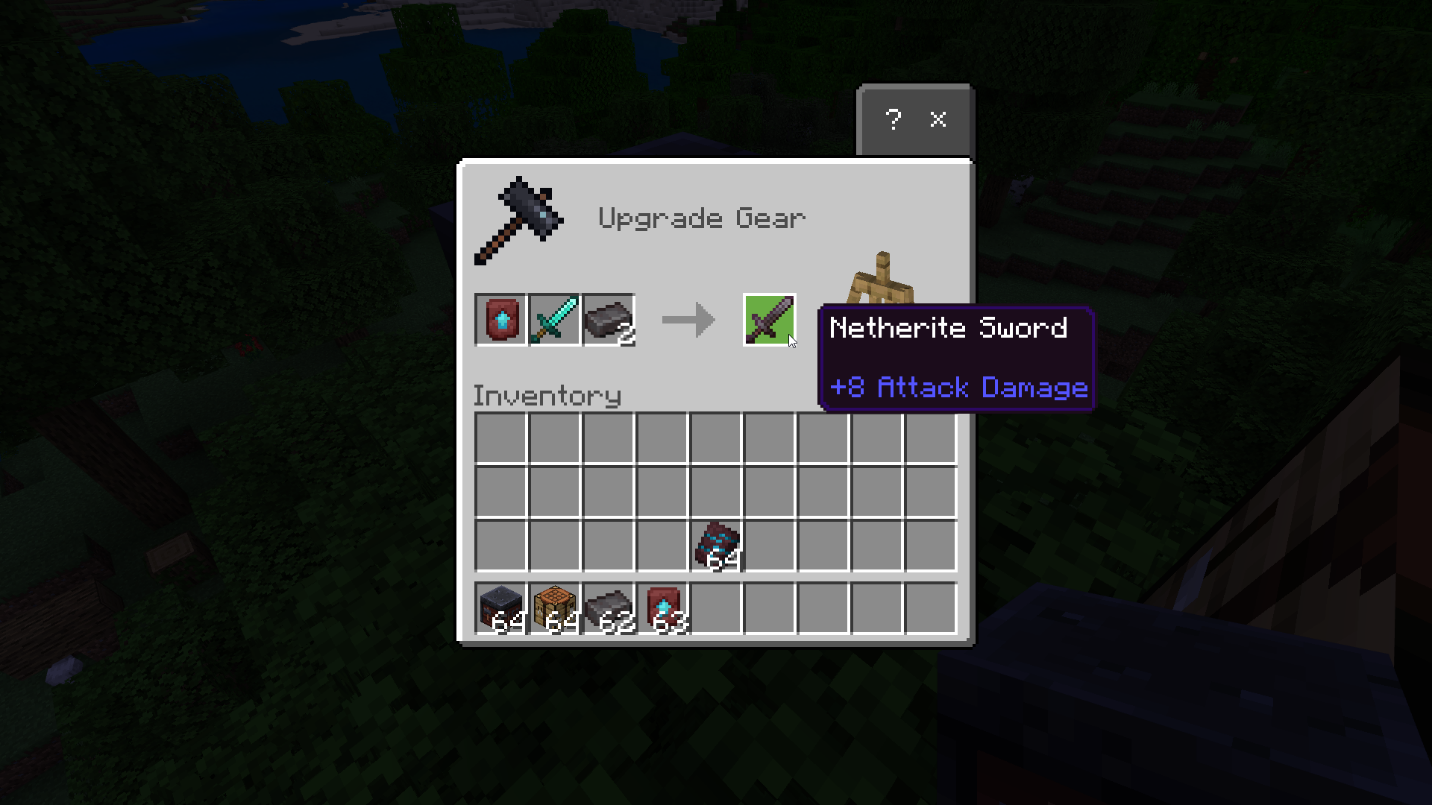Take the Netherite Sword from the output slot
Viewport: 1432px width, 805px height.
tap(769, 320)
